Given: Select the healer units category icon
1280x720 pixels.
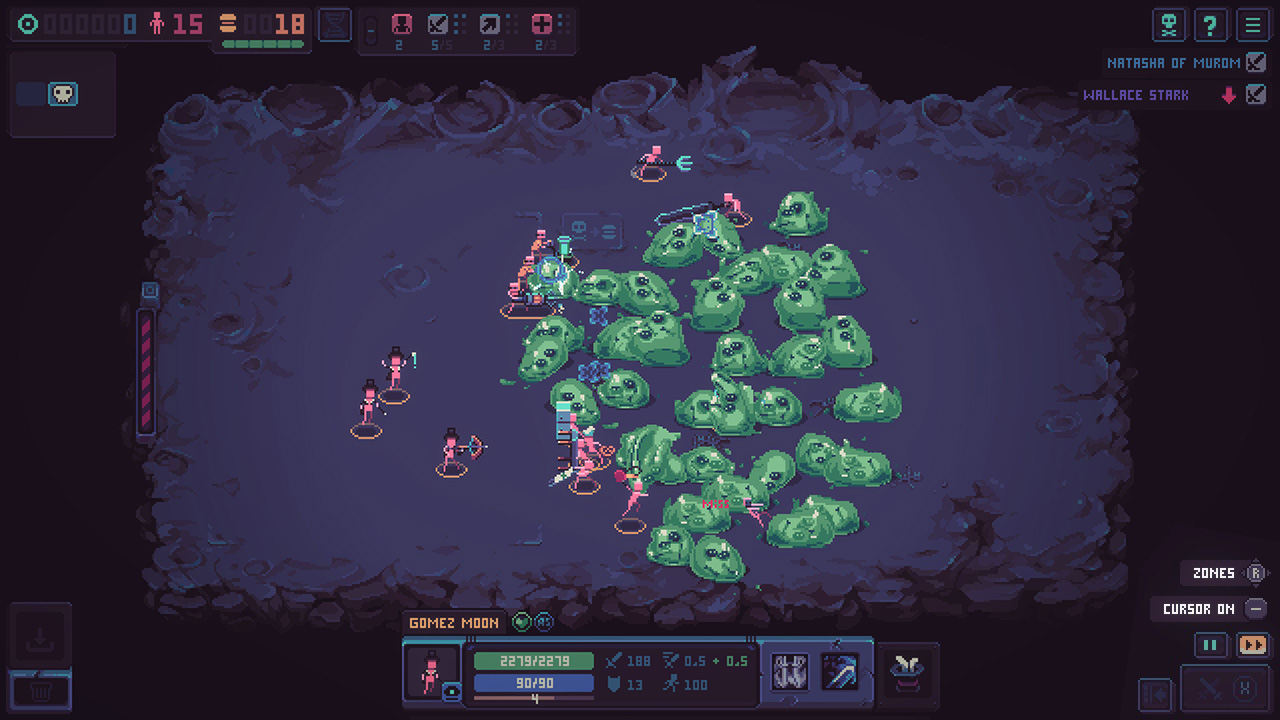Looking at the screenshot, I should 540,24.
